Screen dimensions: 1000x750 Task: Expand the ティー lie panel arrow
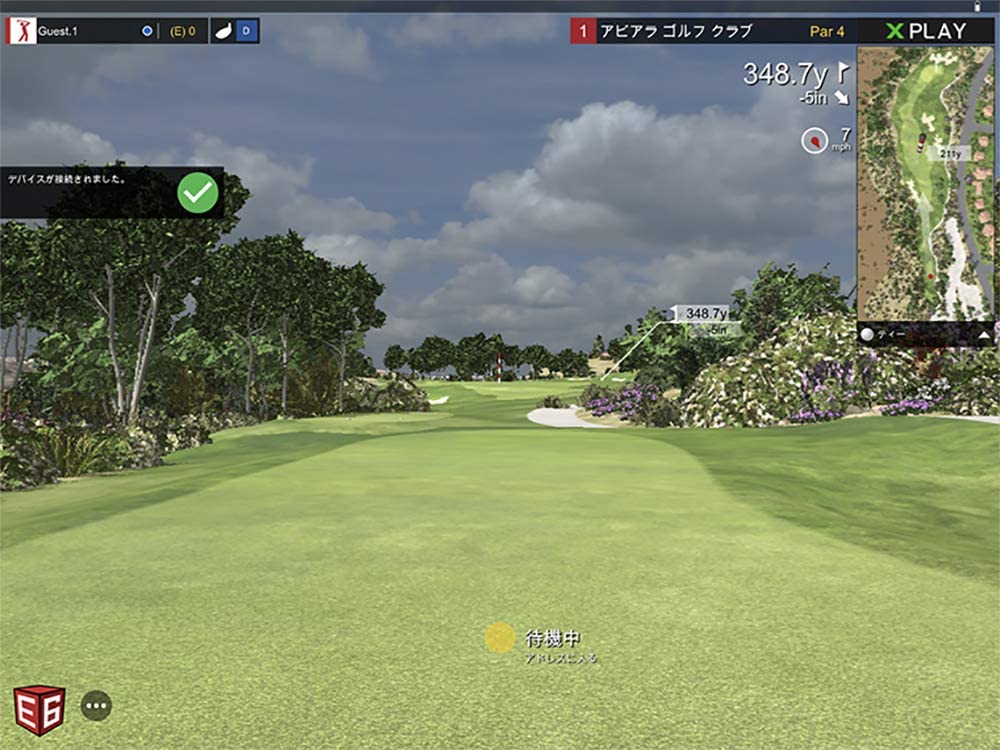[984, 336]
